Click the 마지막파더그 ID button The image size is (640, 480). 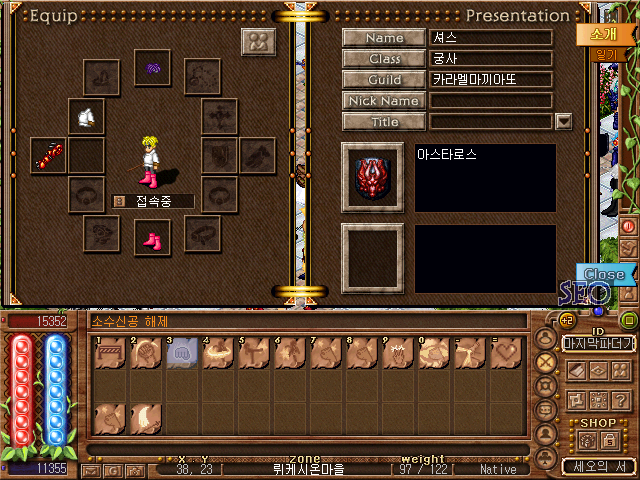point(598,343)
